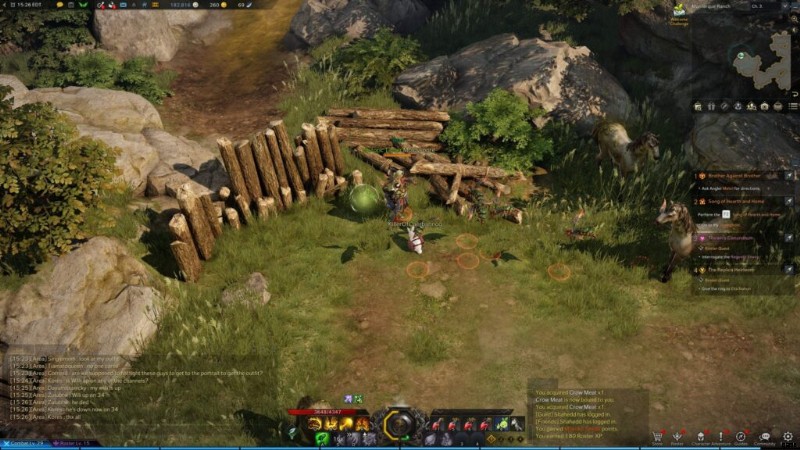Open the gear settings icon
The image size is (800, 450).
[x=788, y=437]
